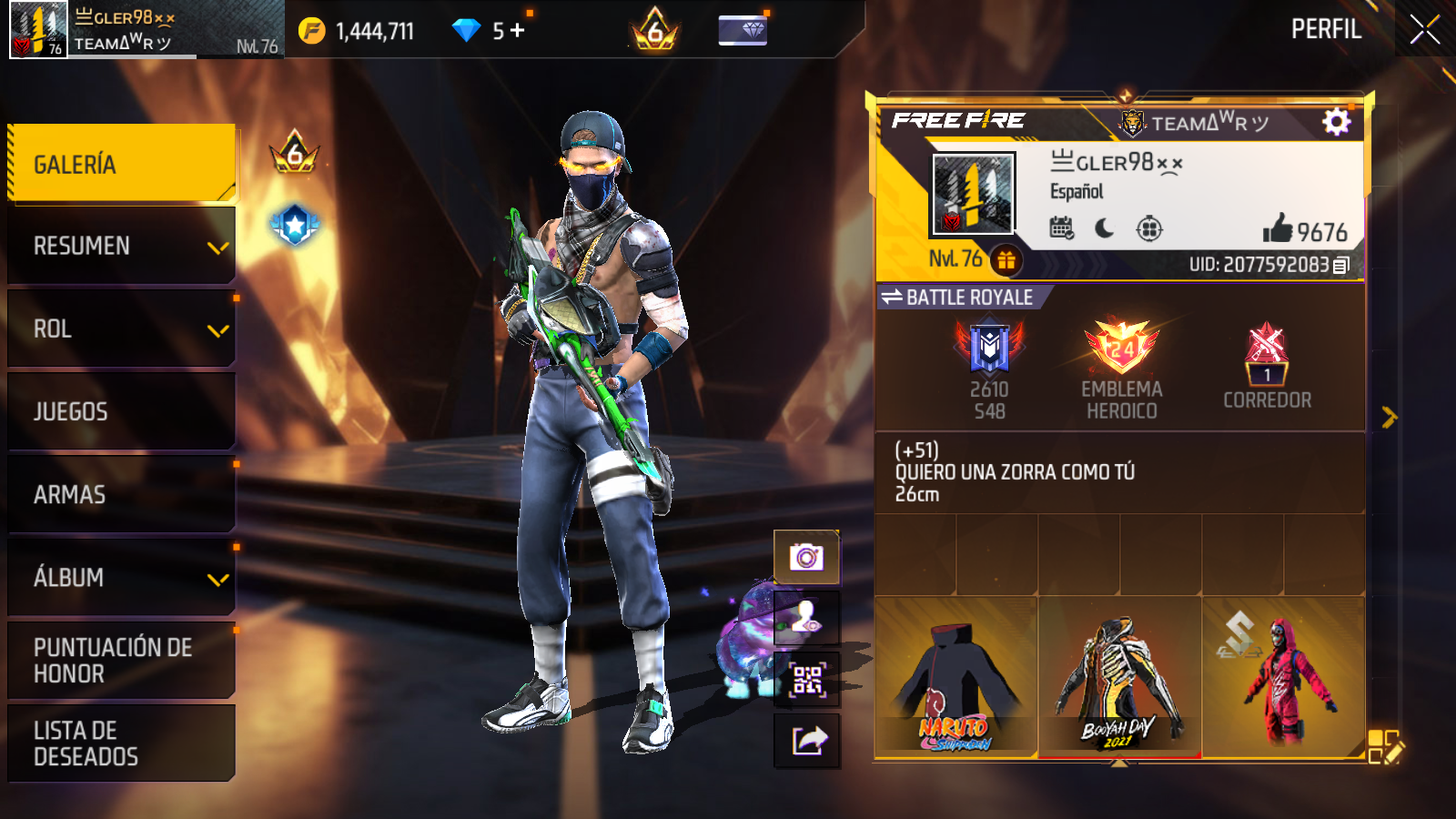Click the camera screenshot button
This screenshot has width=1456, height=819.
pos(806,556)
